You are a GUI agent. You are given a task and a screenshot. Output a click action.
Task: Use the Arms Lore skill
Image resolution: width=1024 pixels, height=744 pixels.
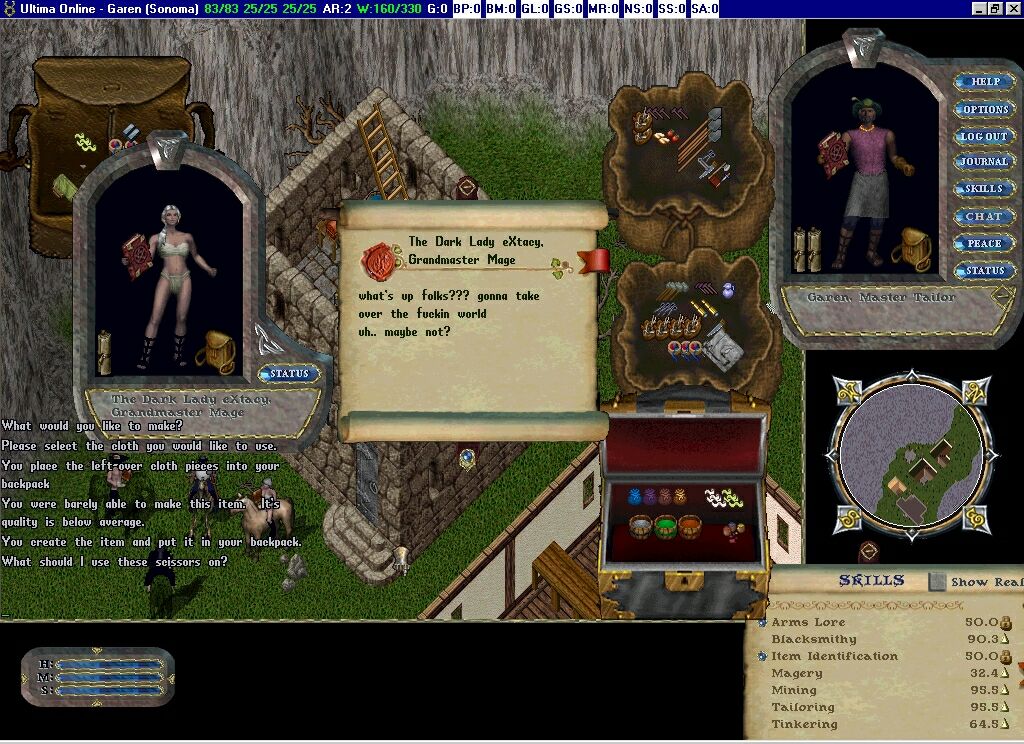pos(763,622)
